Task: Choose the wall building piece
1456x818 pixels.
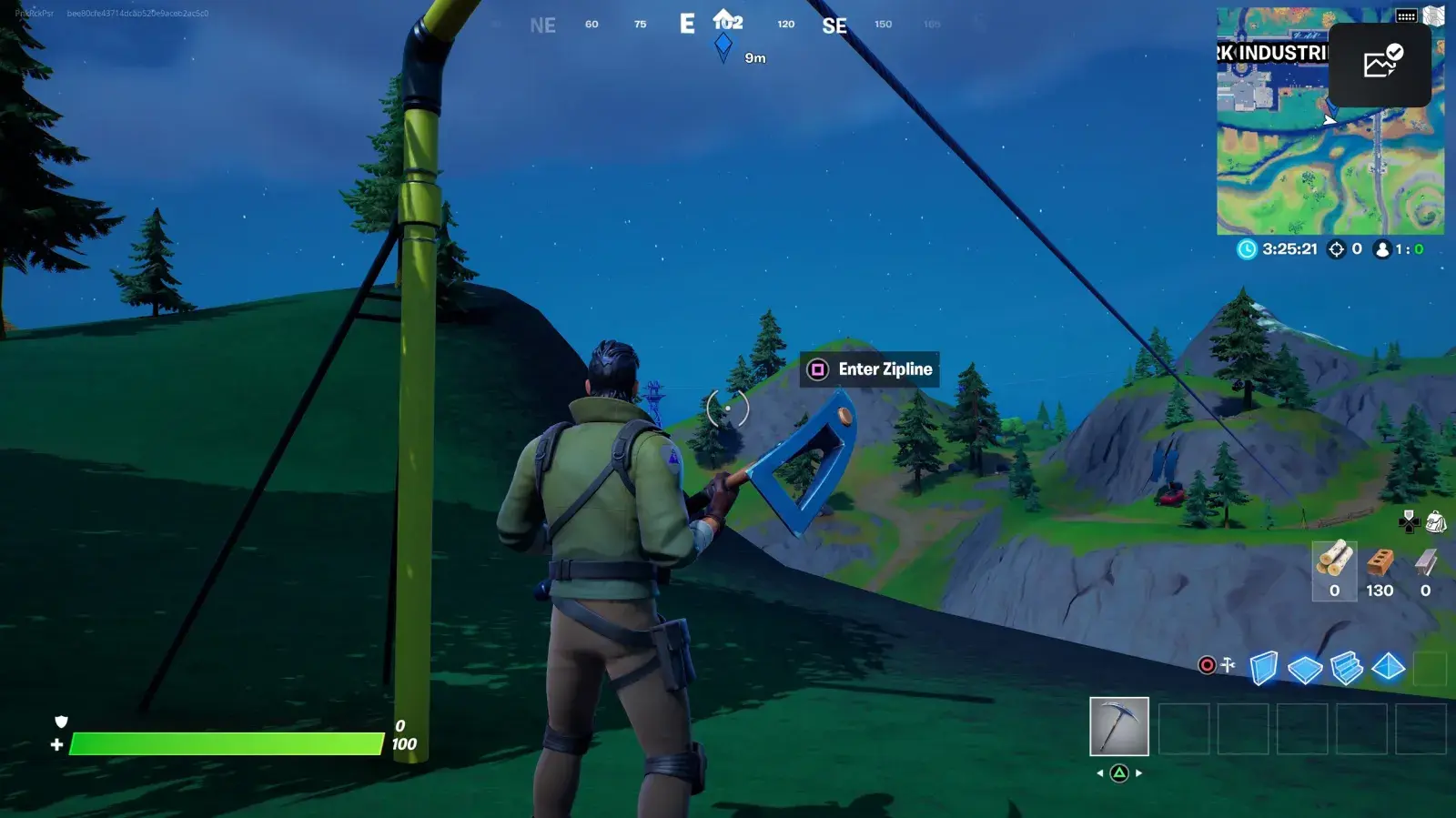Action: tap(1263, 668)
